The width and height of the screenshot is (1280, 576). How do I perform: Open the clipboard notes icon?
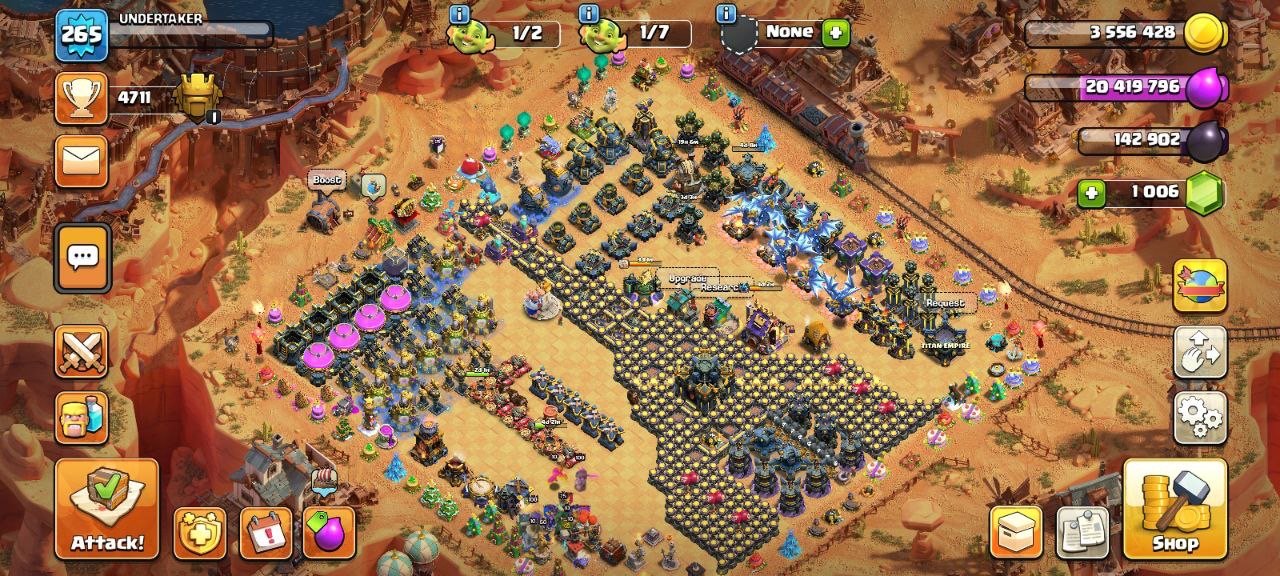1083,532
